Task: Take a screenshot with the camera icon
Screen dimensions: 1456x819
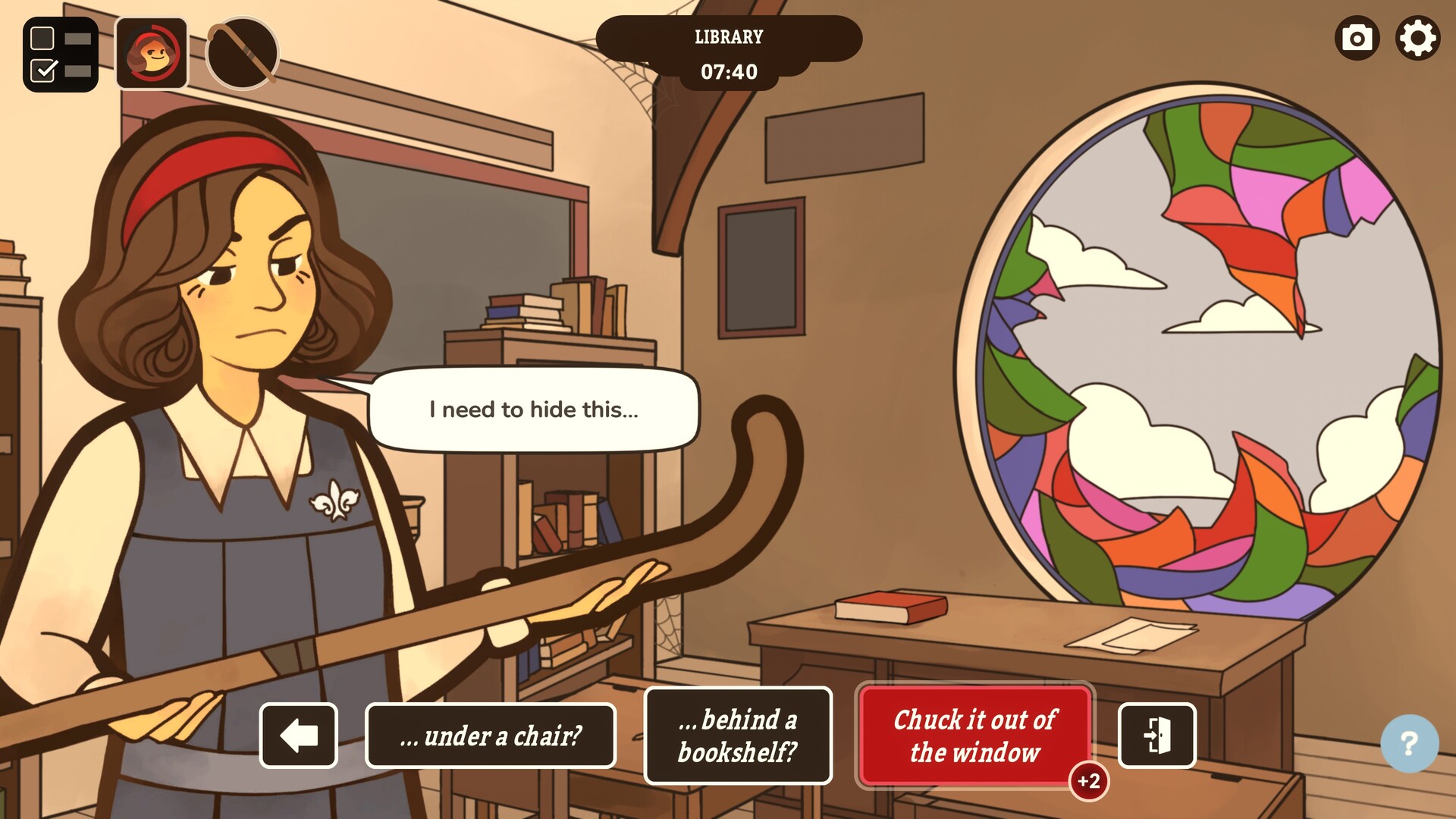Action: [x=1357, y=39]
